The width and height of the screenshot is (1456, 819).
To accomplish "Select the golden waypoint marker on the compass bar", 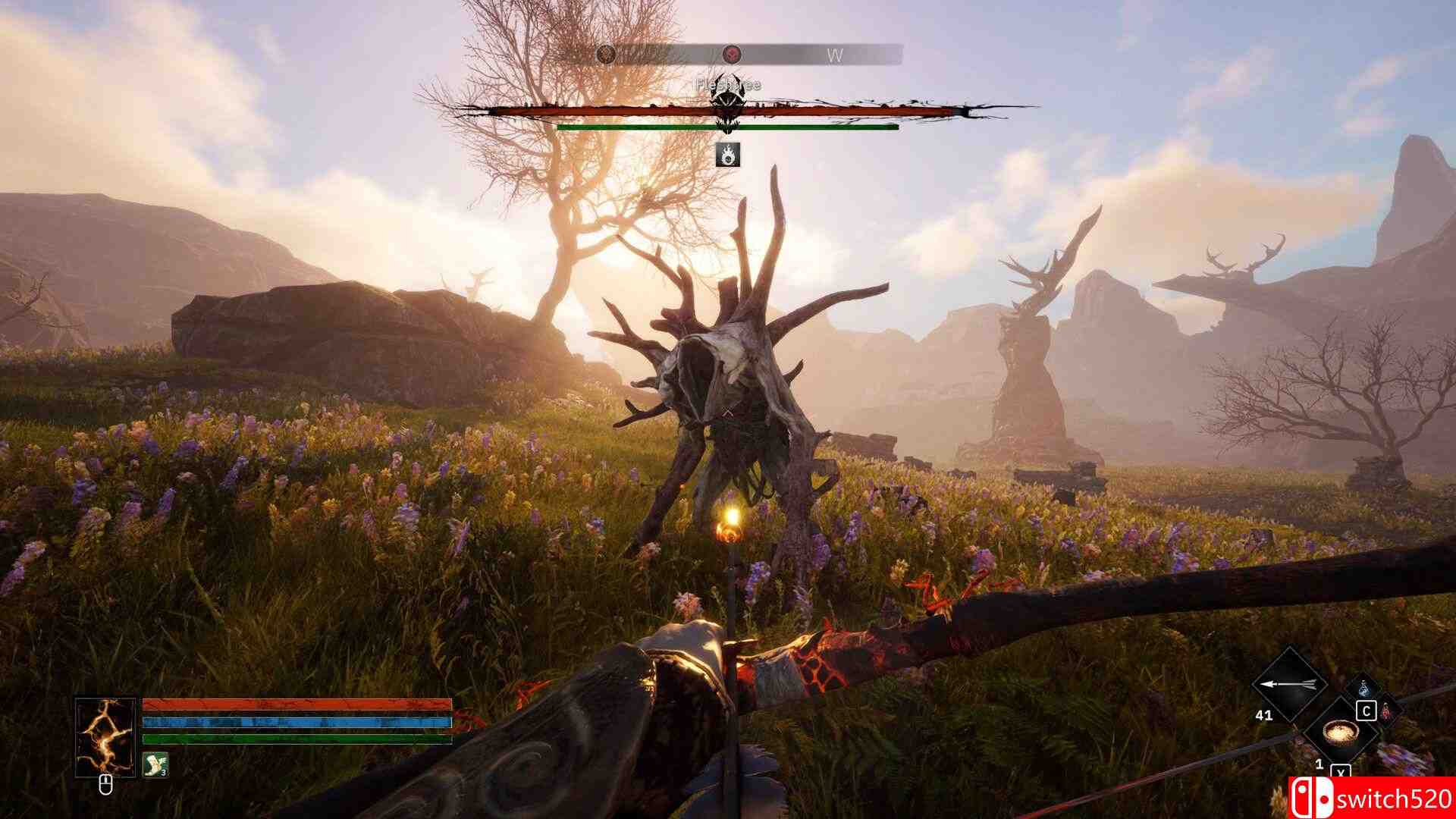I will point(607,55).
